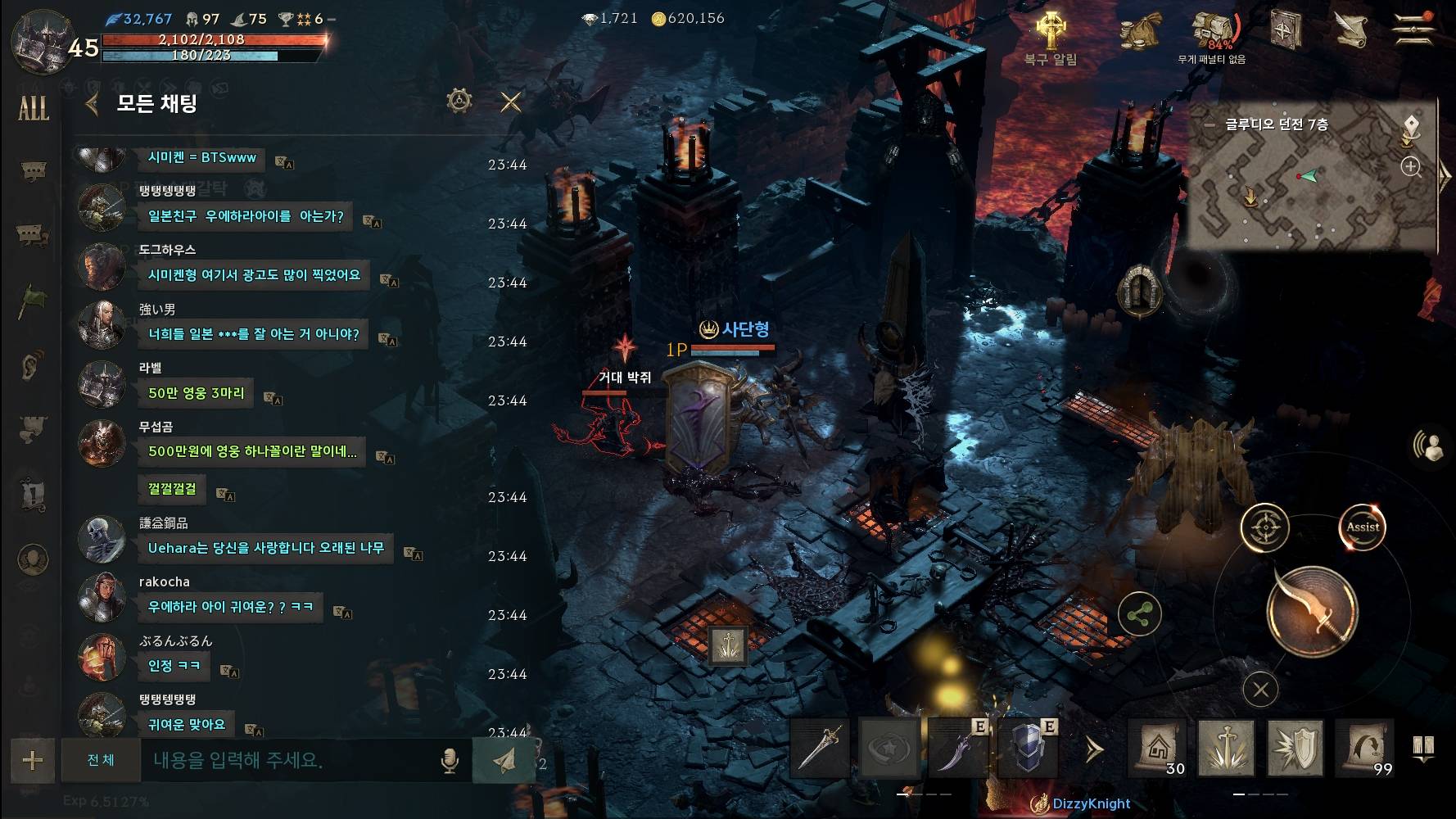Send message with paper plane button
Screen dimensions: 1456x819
504,760
